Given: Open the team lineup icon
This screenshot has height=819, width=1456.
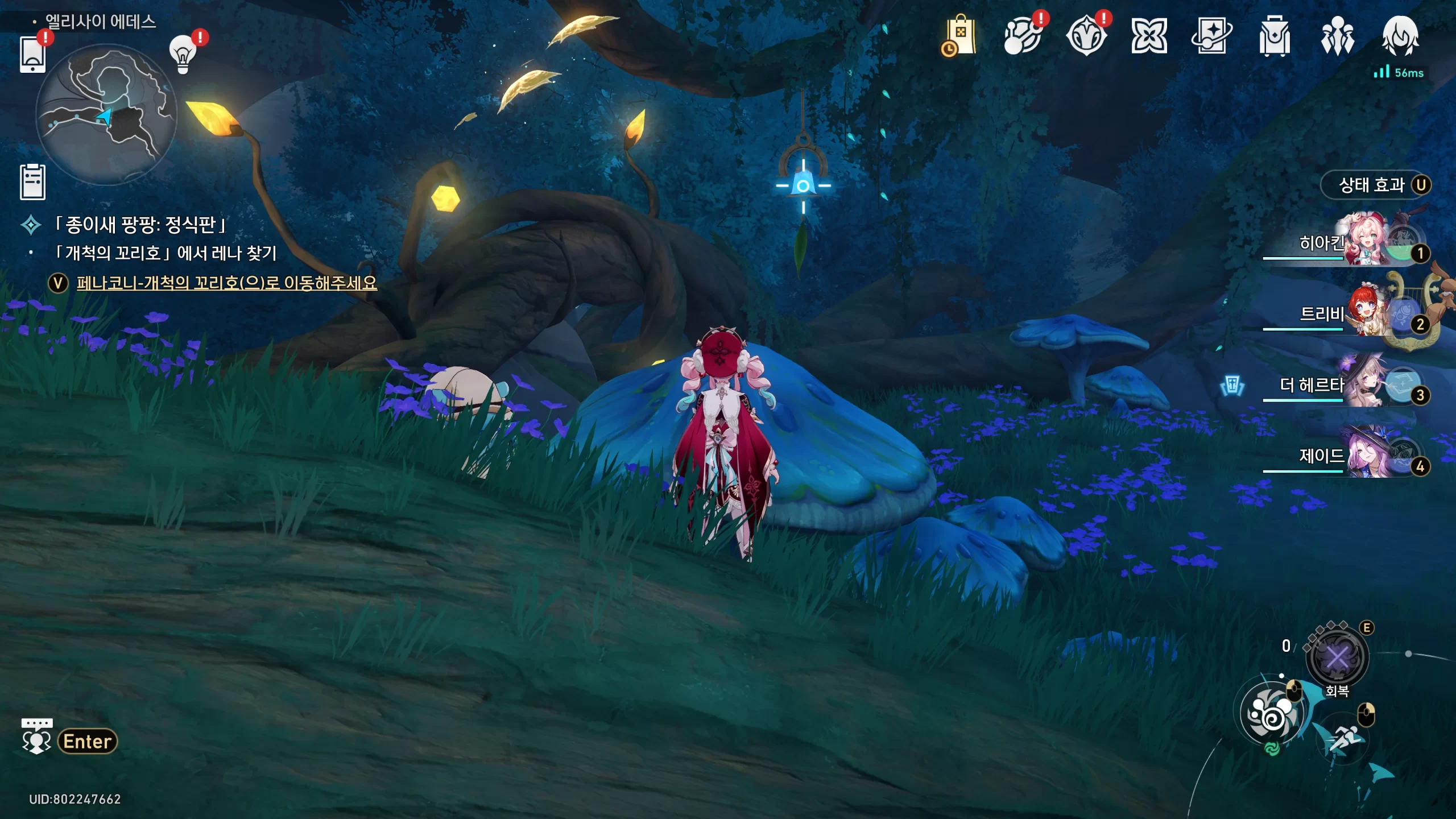Looking at the screenshot, I should pyautogui.click(x=1337, y=36).
